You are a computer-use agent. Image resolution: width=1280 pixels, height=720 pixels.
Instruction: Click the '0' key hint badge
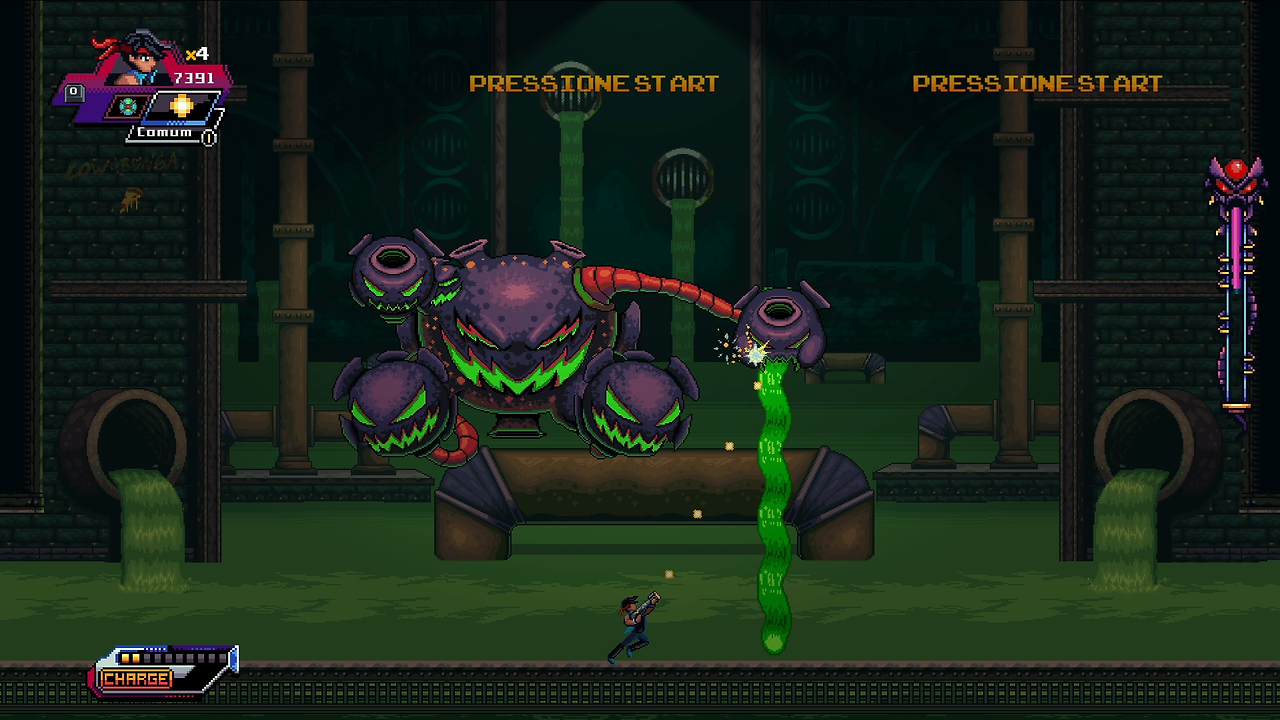point(73,91)
